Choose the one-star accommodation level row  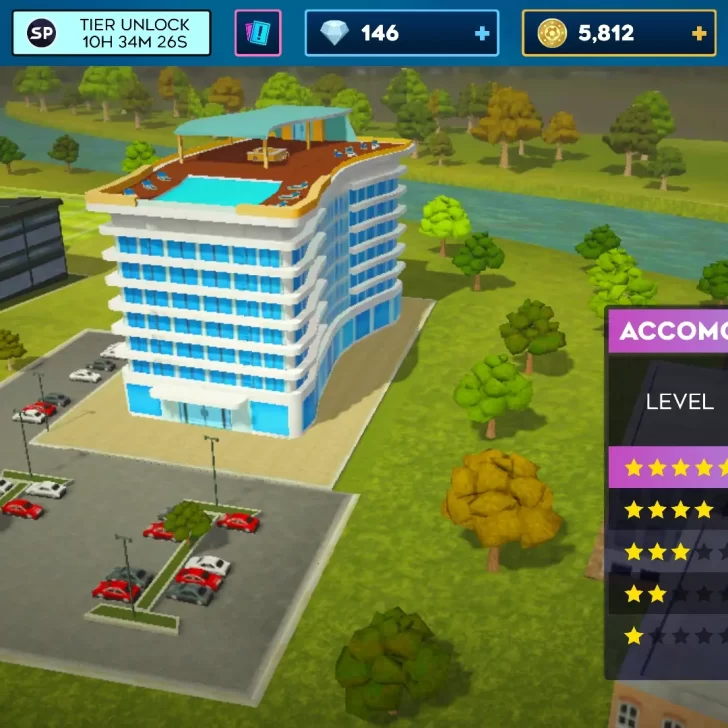pyautogui.click(x=669, y=636)
